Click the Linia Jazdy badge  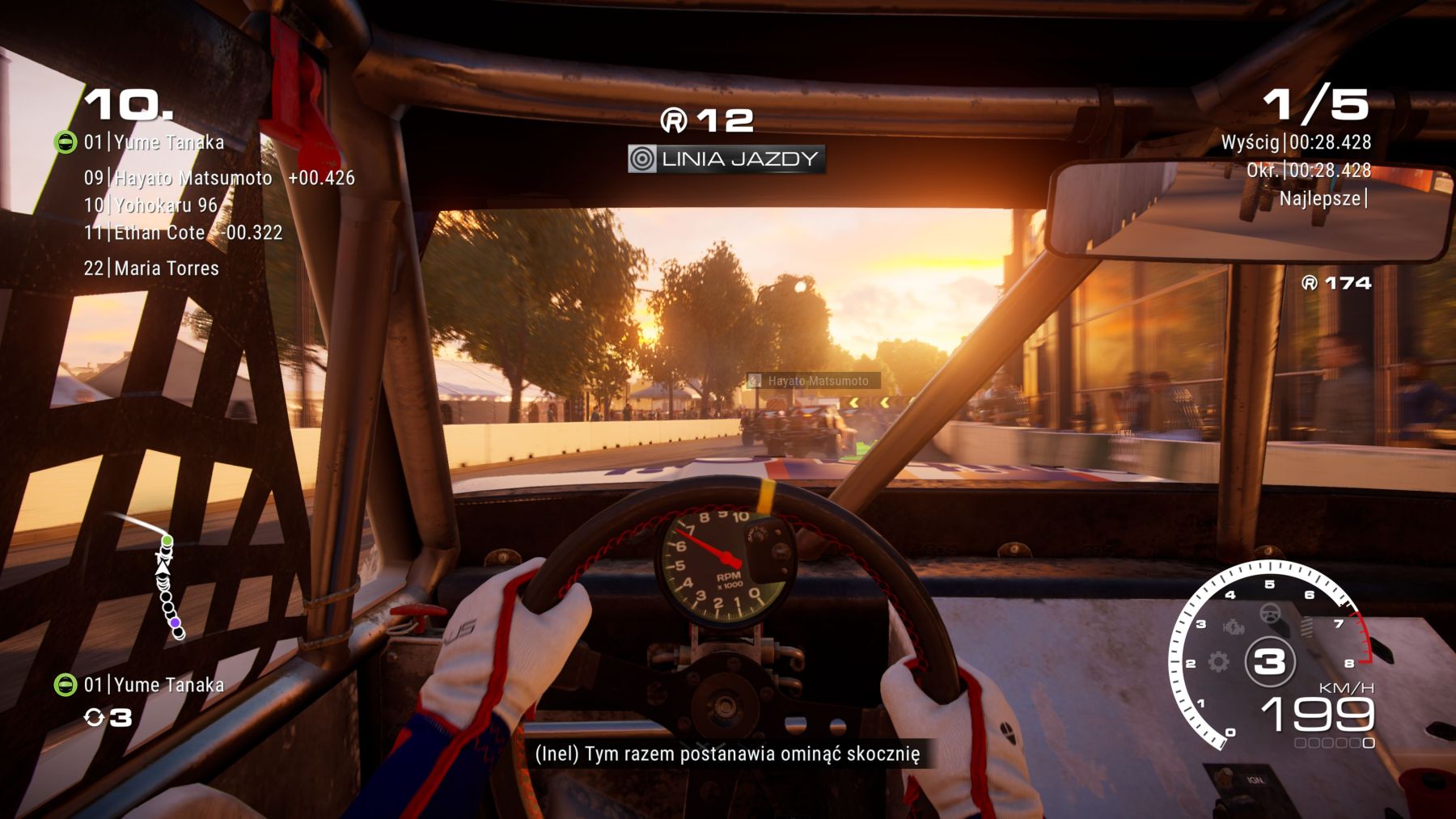726,158
